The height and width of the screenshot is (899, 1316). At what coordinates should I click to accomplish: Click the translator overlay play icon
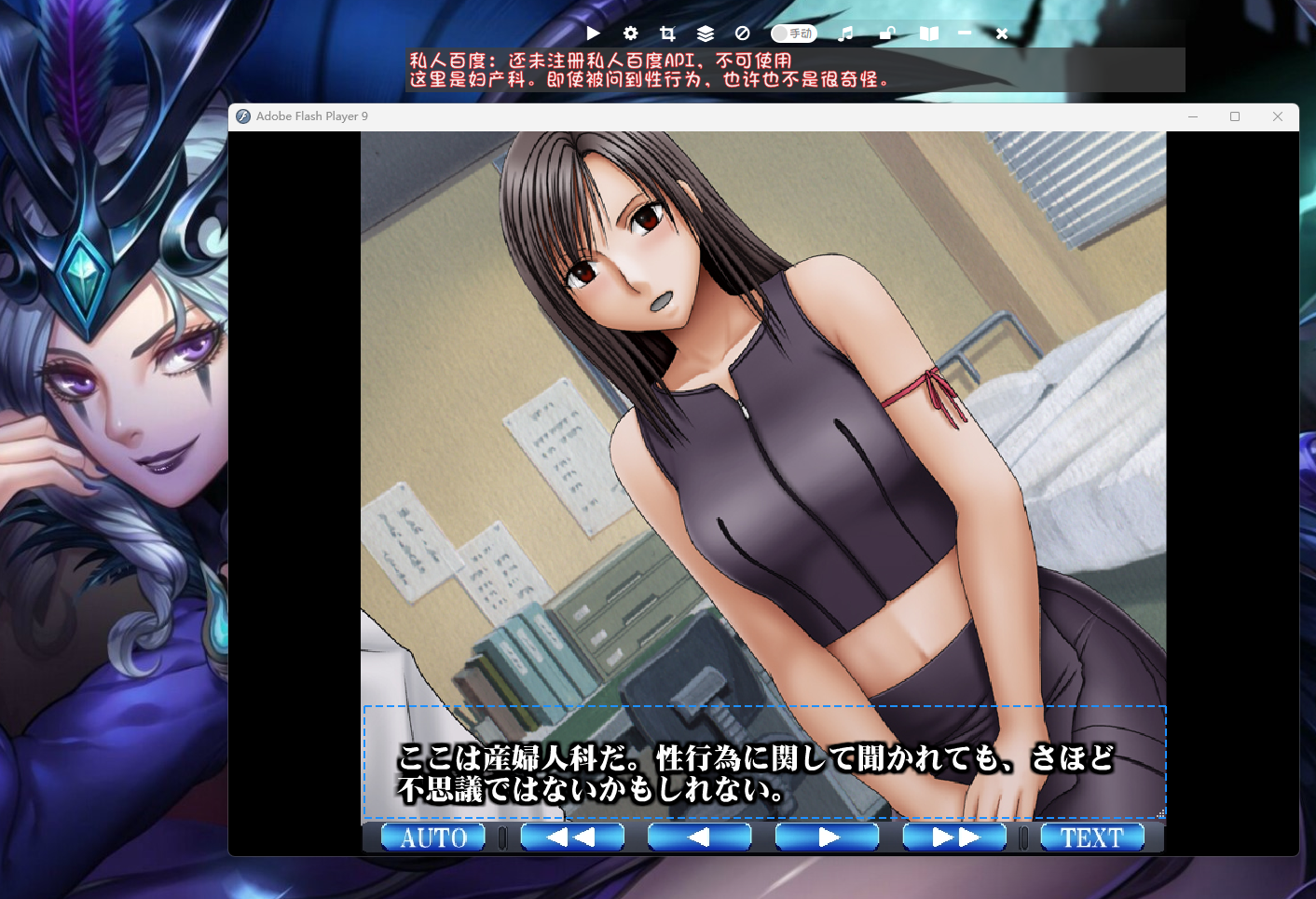coord(594,34)
